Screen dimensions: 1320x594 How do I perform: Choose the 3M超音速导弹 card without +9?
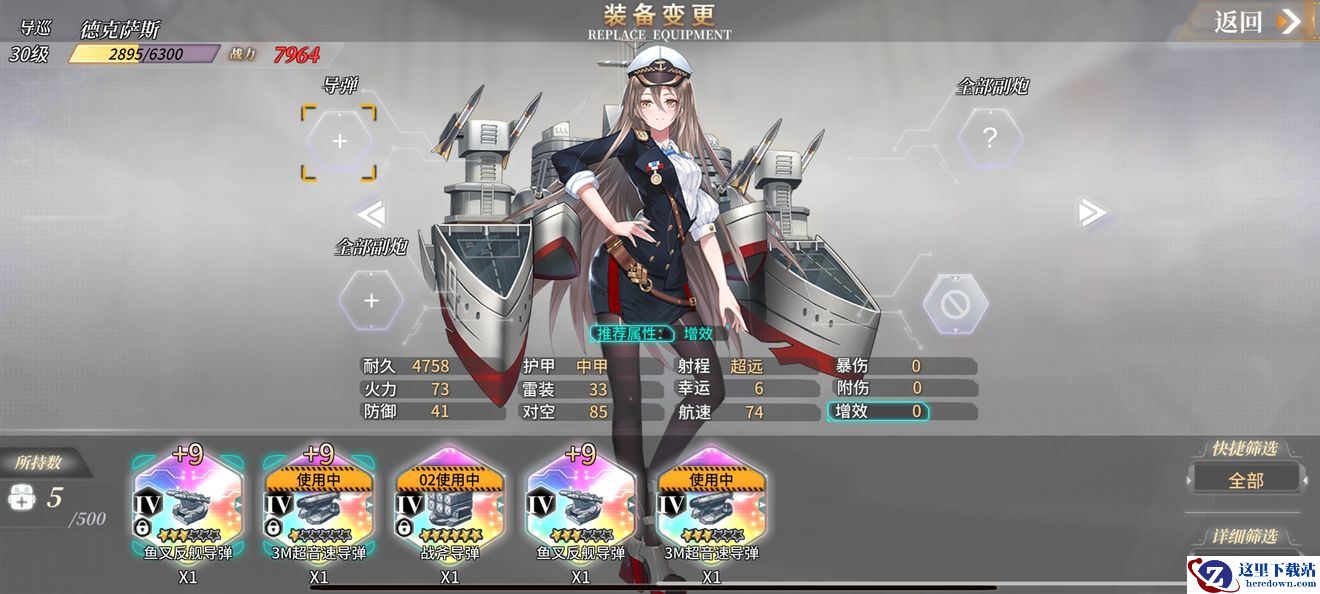coord(711,506)
